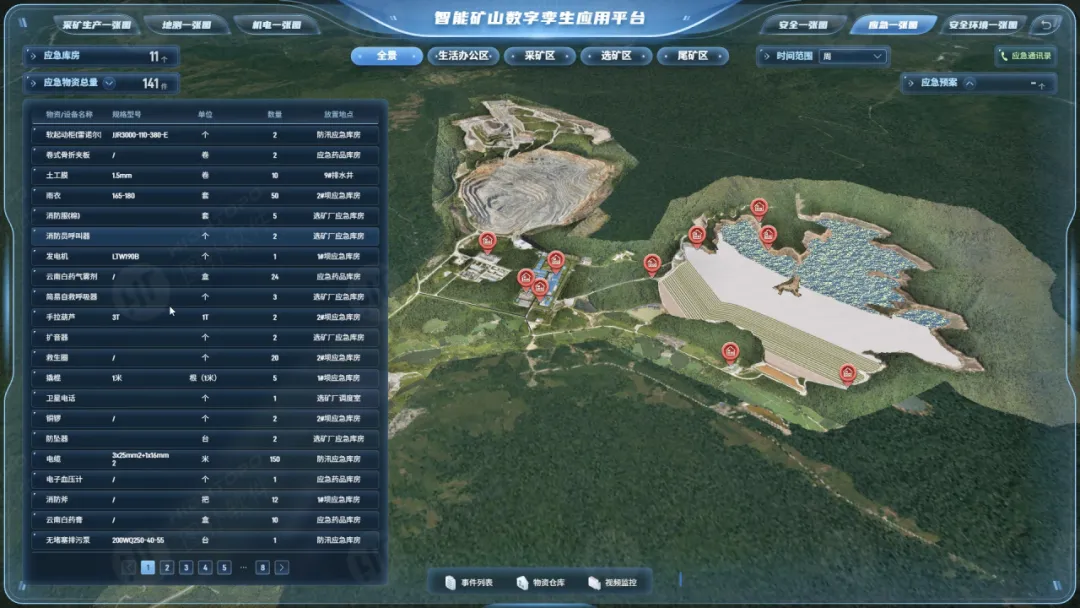Select the 全景 area filter
The height and width of the screenshot is (608, 1080).
click(x=386, y=56)
